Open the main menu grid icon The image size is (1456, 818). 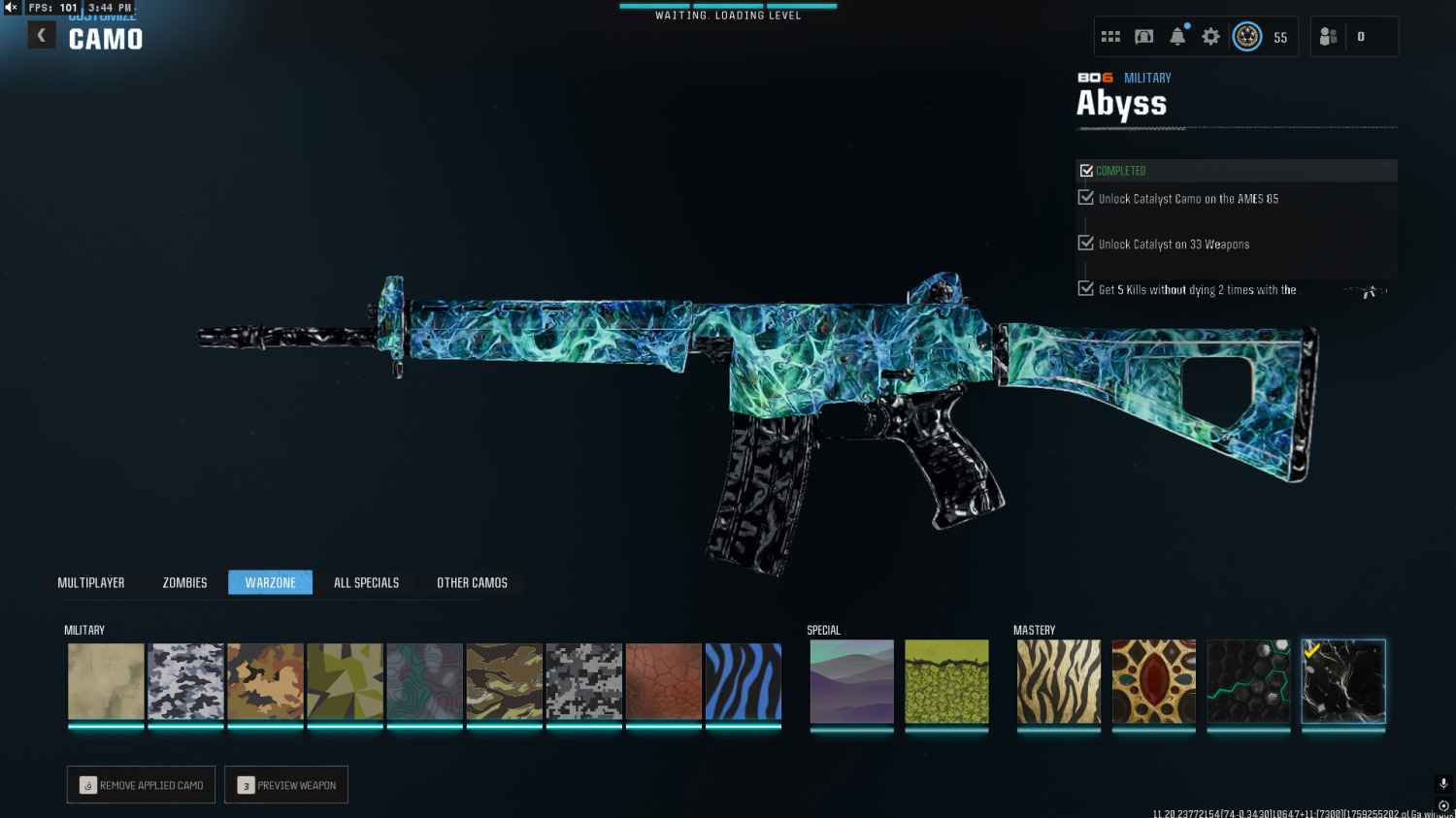1110,35
